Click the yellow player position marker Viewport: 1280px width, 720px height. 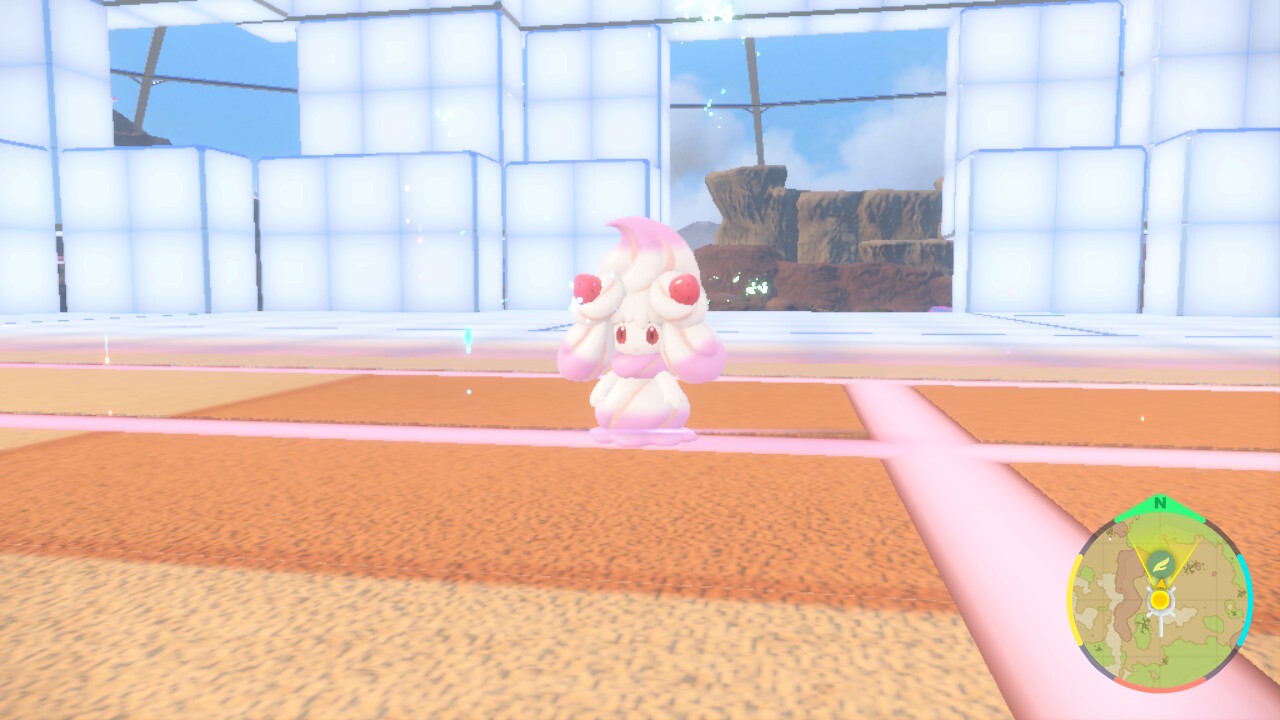[x=1159, y=598]
